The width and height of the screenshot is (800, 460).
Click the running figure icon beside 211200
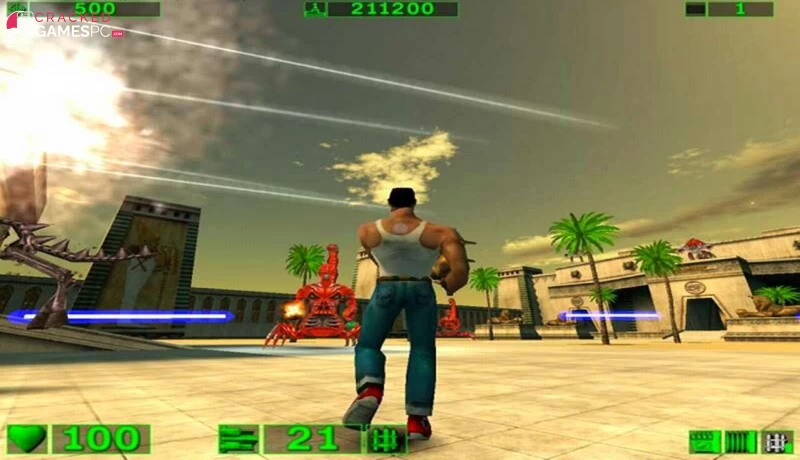(x=315, y=9)
